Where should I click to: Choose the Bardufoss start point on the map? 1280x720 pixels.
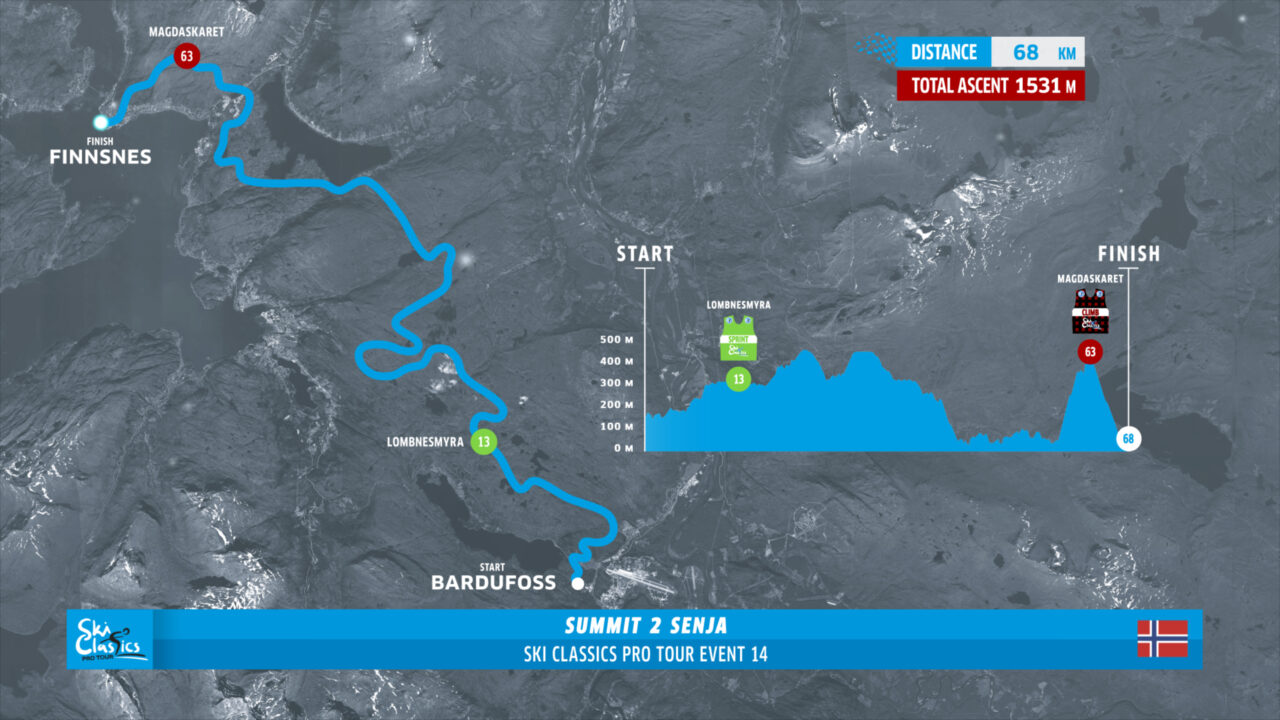tap(577, 582)
